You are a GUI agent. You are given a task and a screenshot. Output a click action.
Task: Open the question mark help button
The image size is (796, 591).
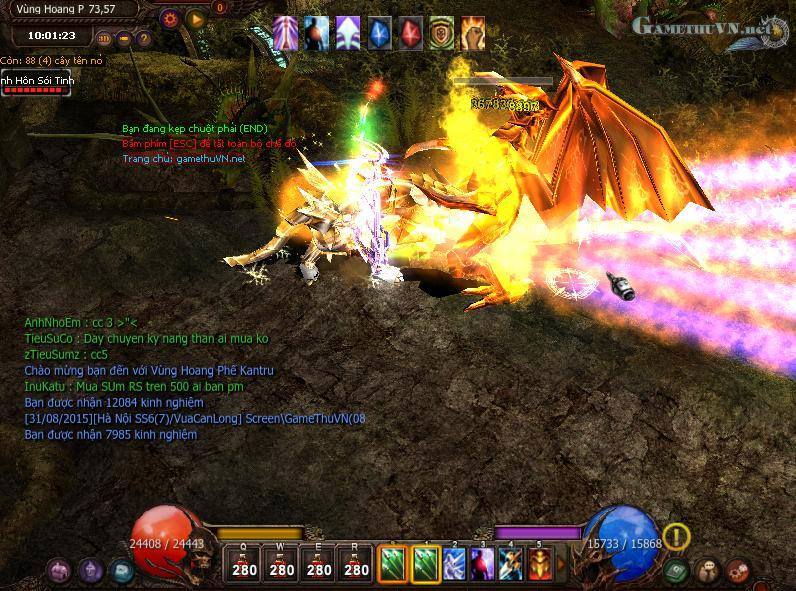click(143, 39)
